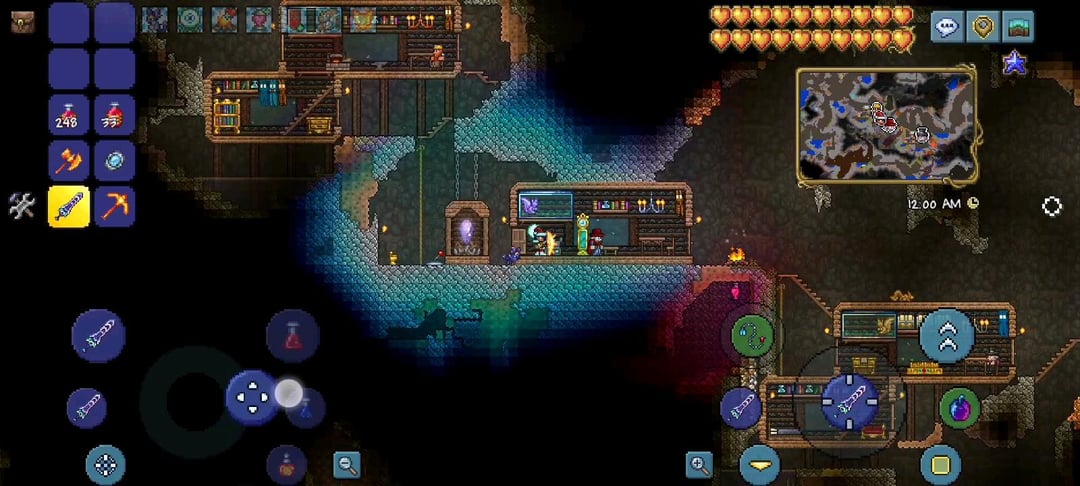Use the grappling hook button
Viewport: 1080px width, 486px height.
[752, 335]
